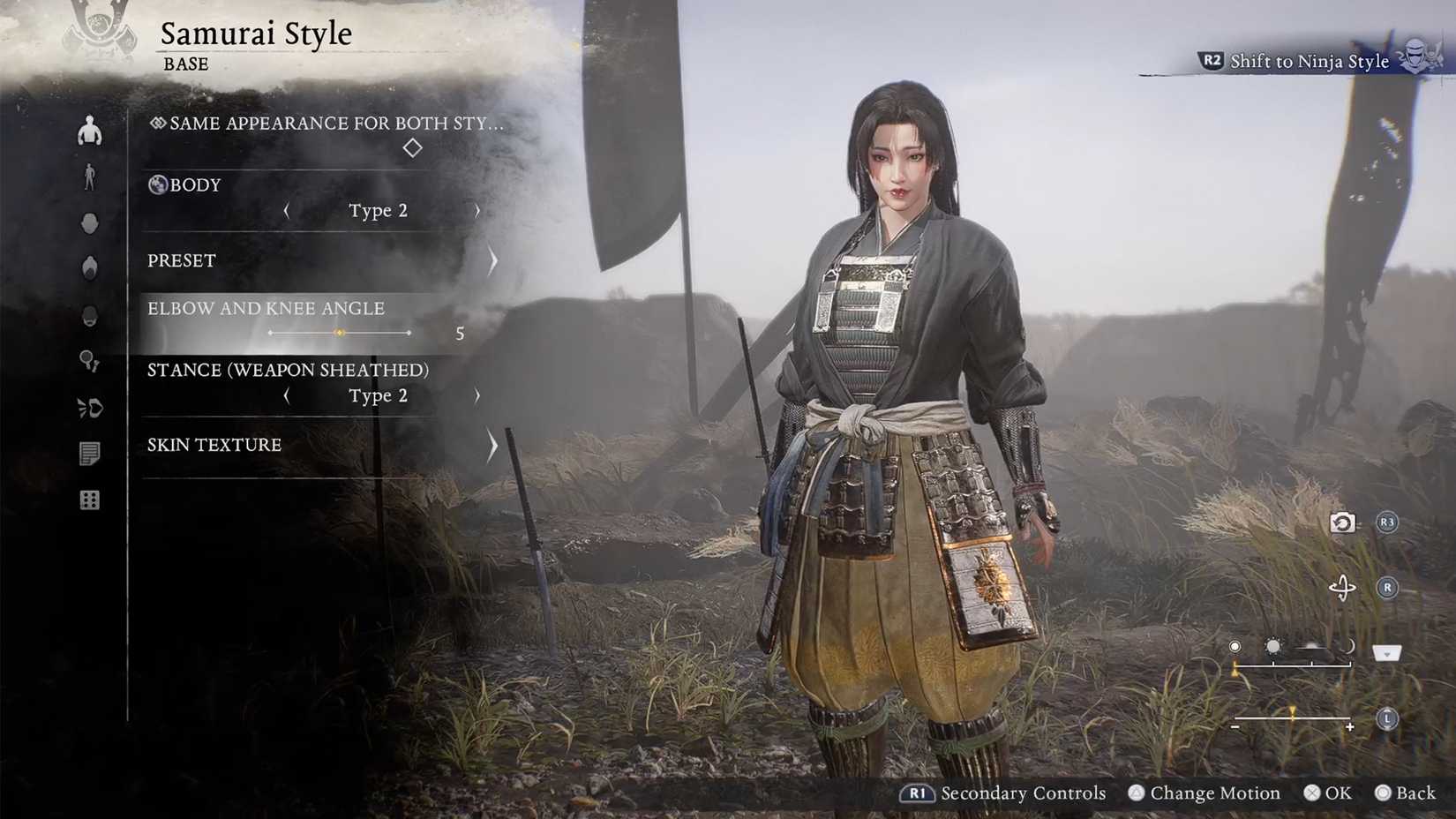Viewport: 1456px width, 819px height.
Task: Select the body physique icon
Action: click(90, 131)
